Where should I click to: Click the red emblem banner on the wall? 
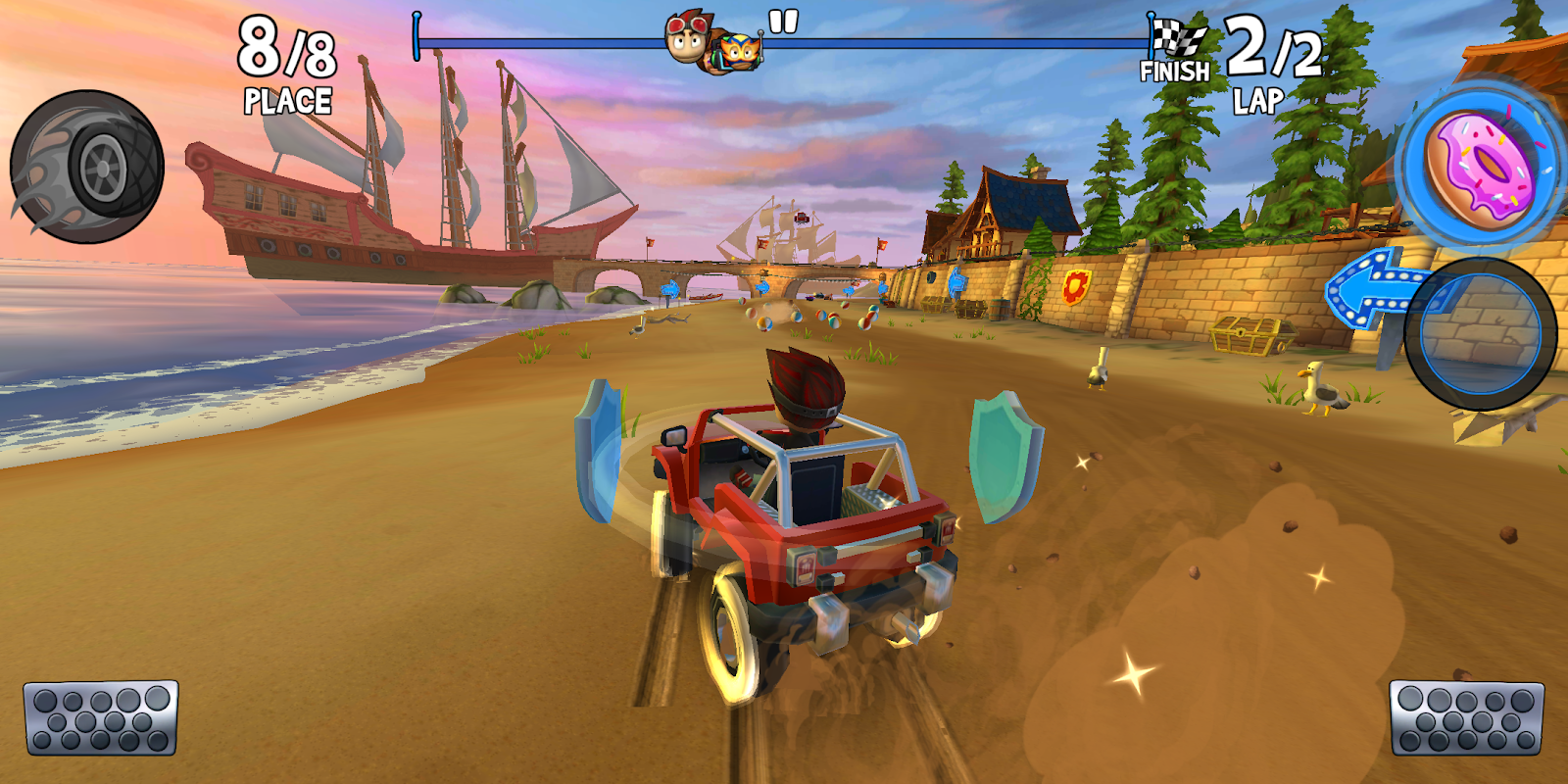1075,289
